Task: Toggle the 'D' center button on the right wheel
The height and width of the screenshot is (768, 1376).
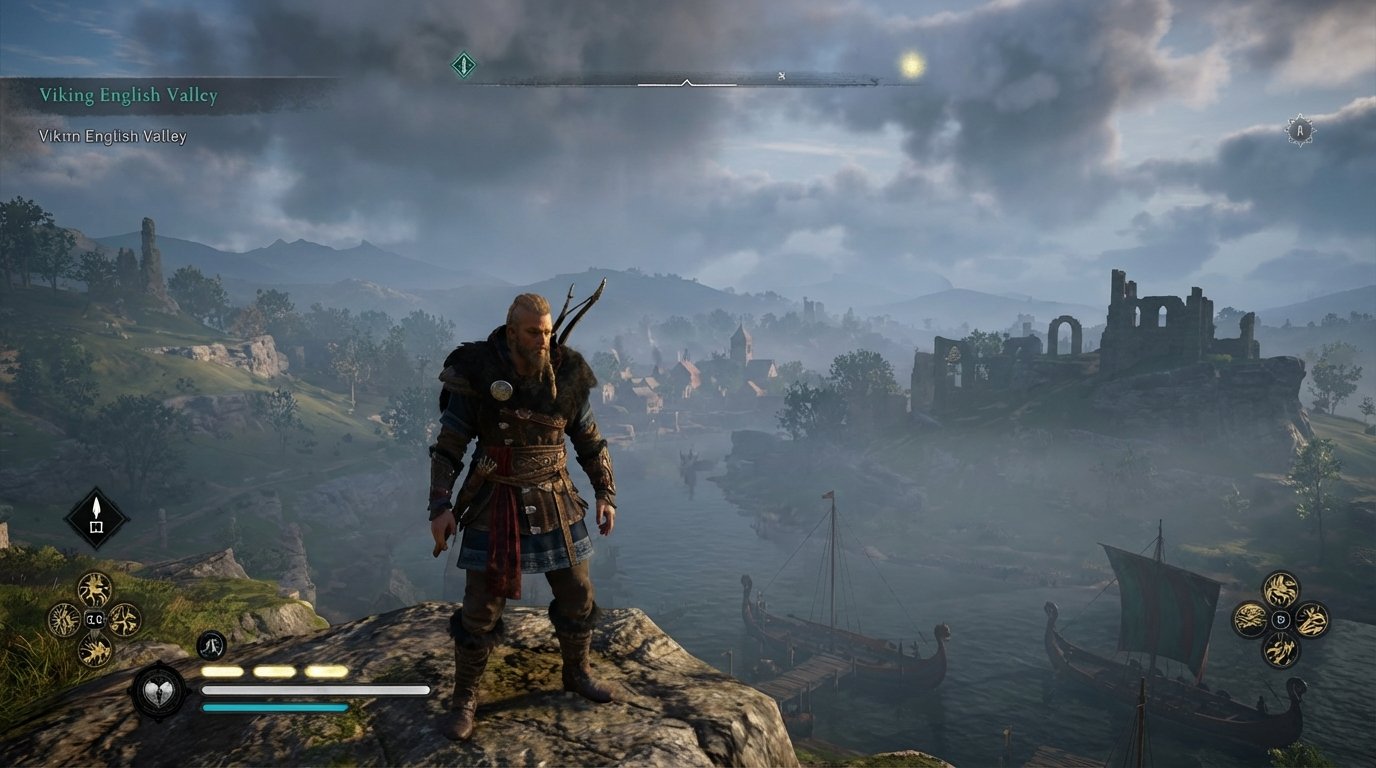Action: pos(1280,618)
